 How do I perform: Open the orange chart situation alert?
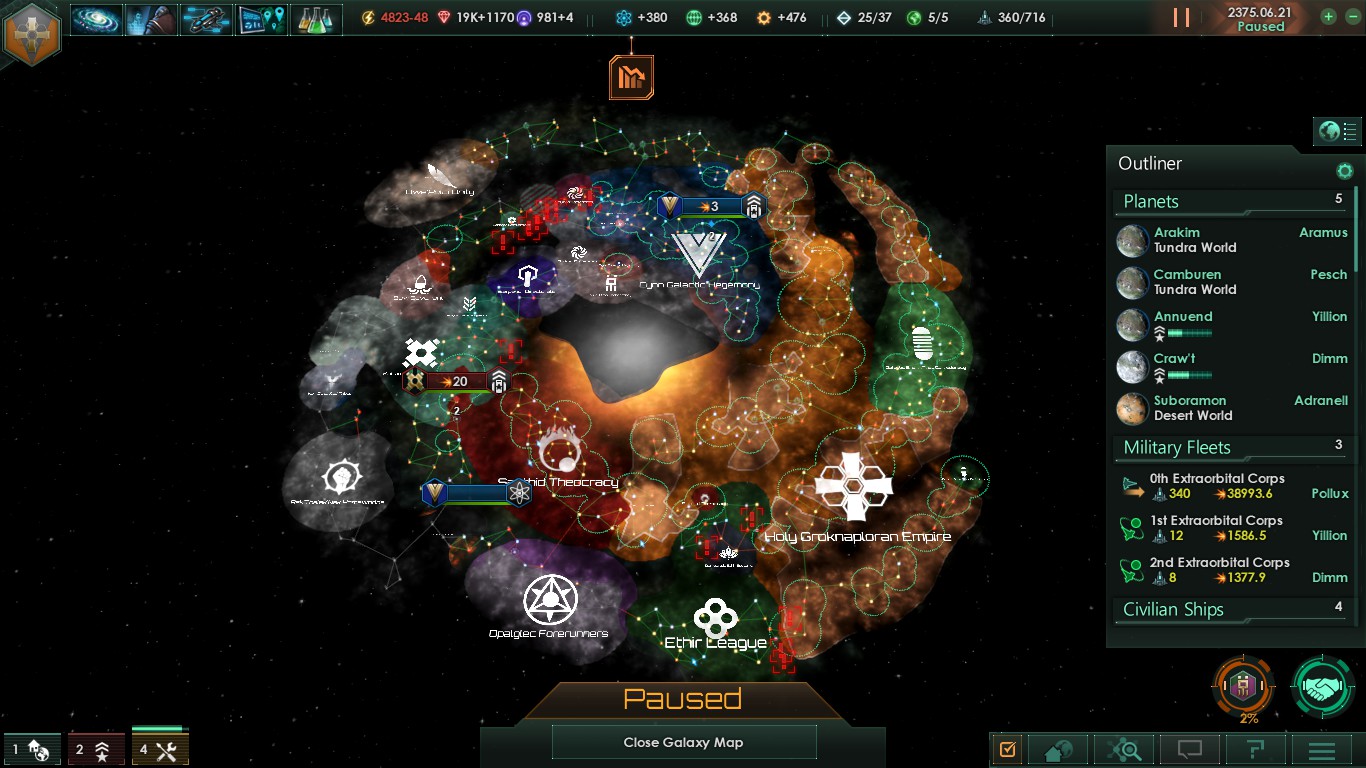tap(631, 77)
